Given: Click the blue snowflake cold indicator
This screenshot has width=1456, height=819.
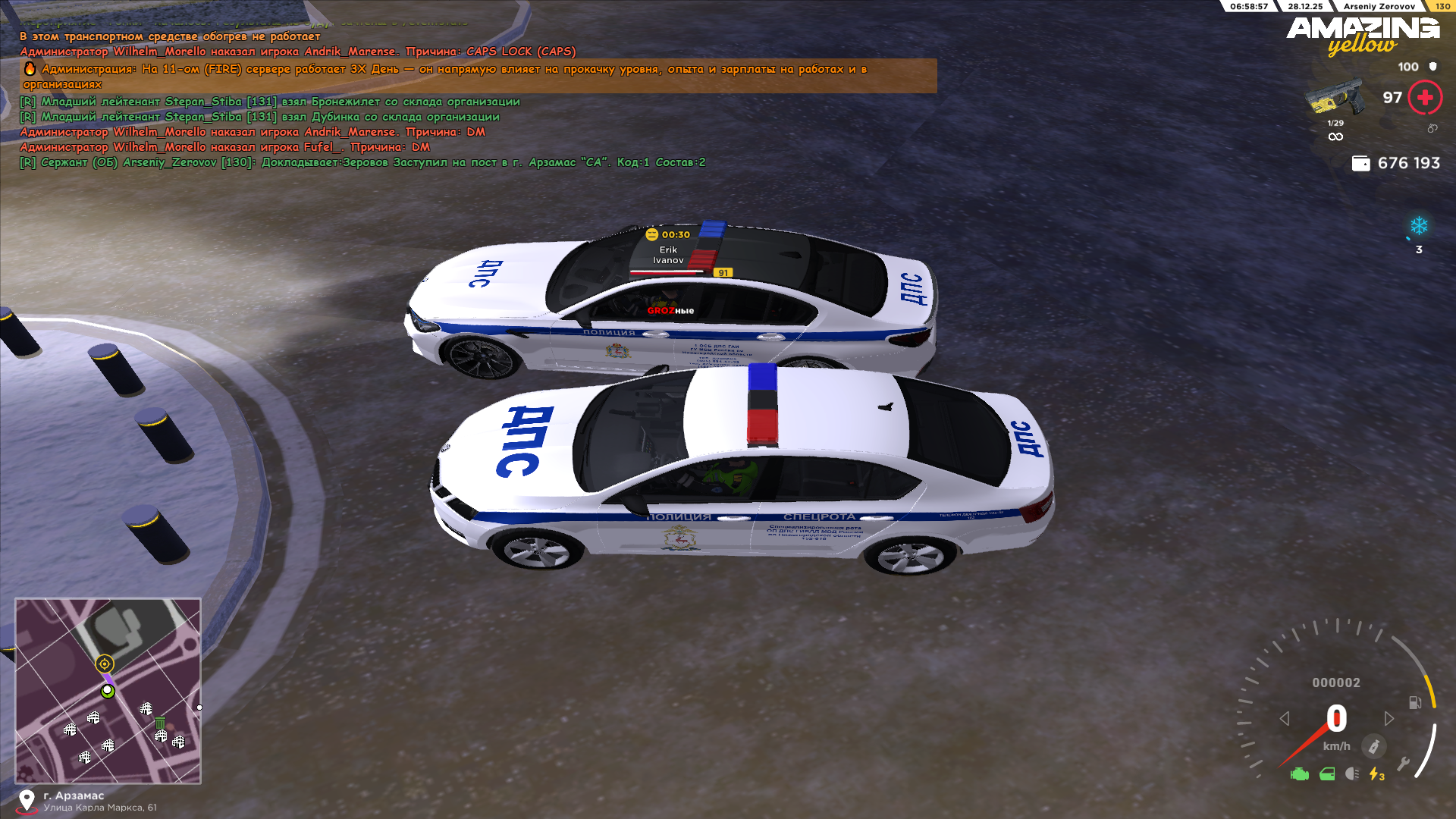Looking at the screenshot, I should 1419,226.
